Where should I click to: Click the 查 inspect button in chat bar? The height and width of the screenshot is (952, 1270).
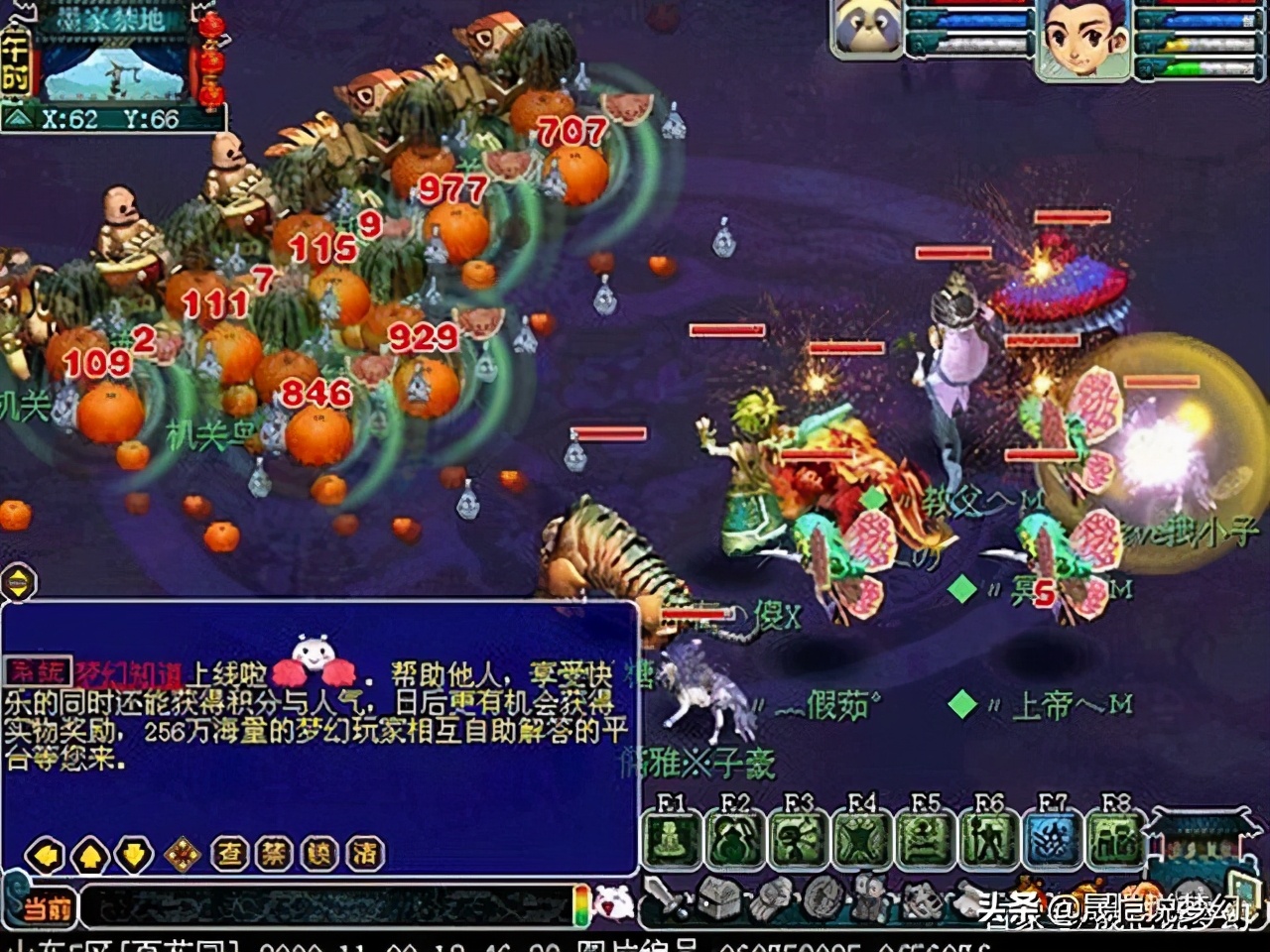pos(228,852)
